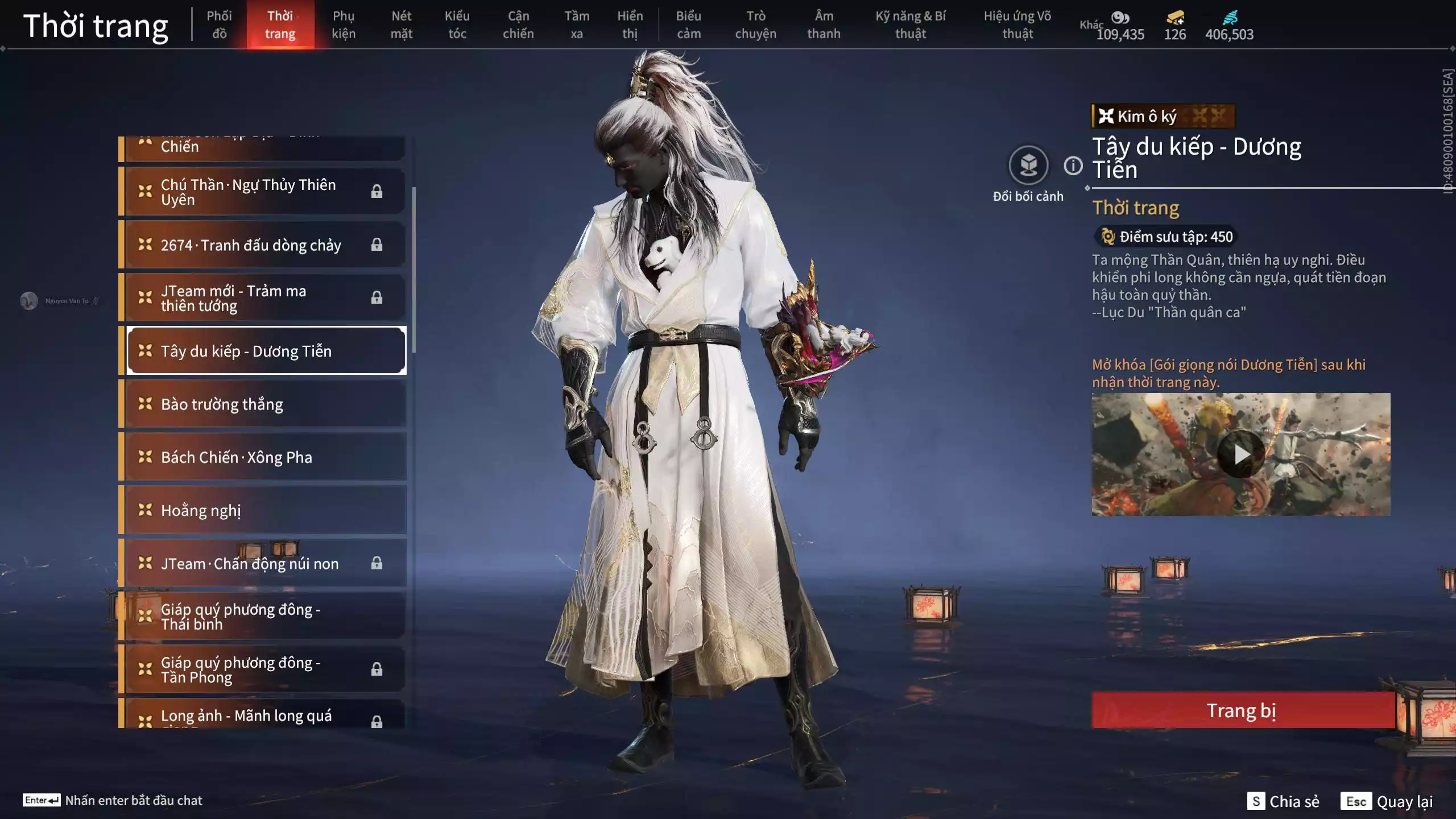Equip outfit with the Trang bị button
Viewport: 1456px width, 819px height.
1242,710
